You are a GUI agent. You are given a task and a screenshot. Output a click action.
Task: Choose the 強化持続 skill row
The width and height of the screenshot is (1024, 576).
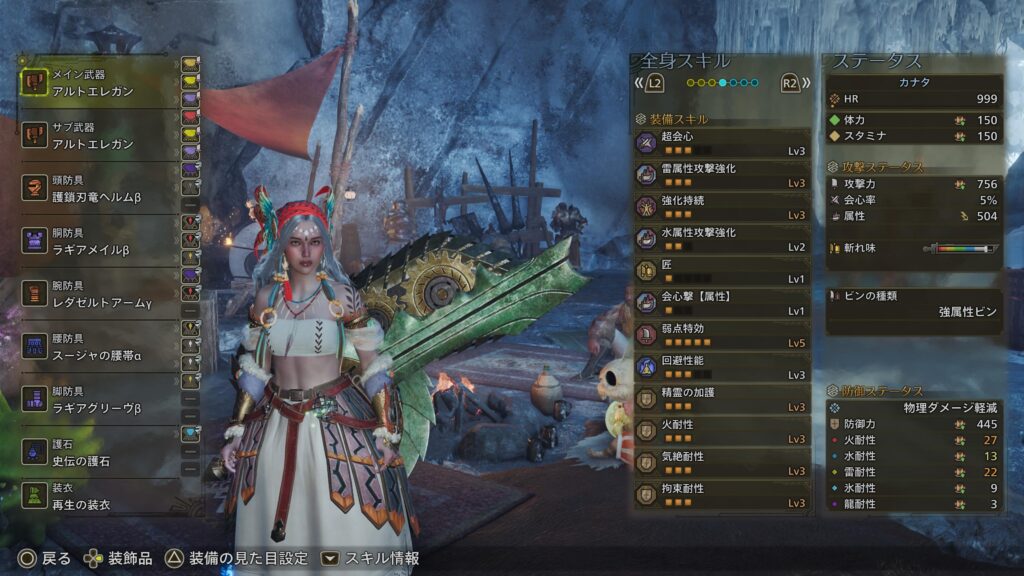click(722, 207)
